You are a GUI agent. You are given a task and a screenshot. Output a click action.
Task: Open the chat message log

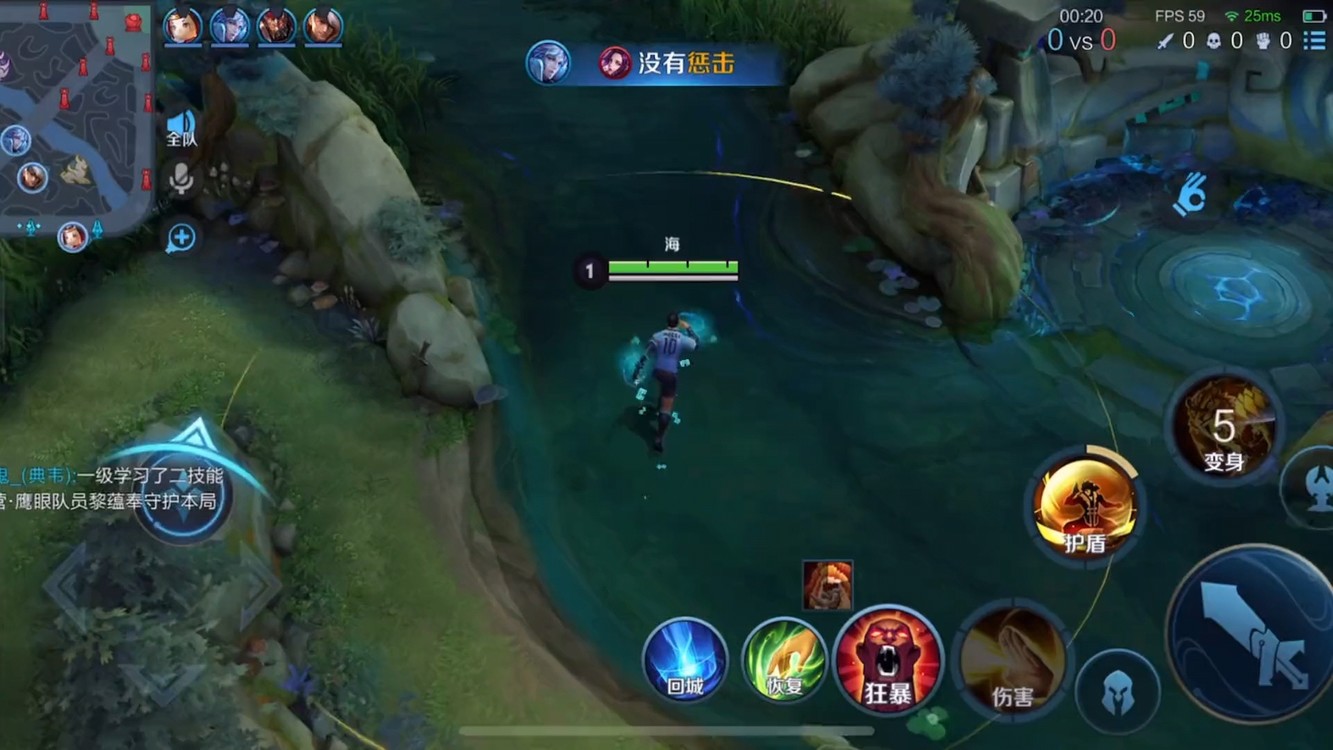(112, 488)
